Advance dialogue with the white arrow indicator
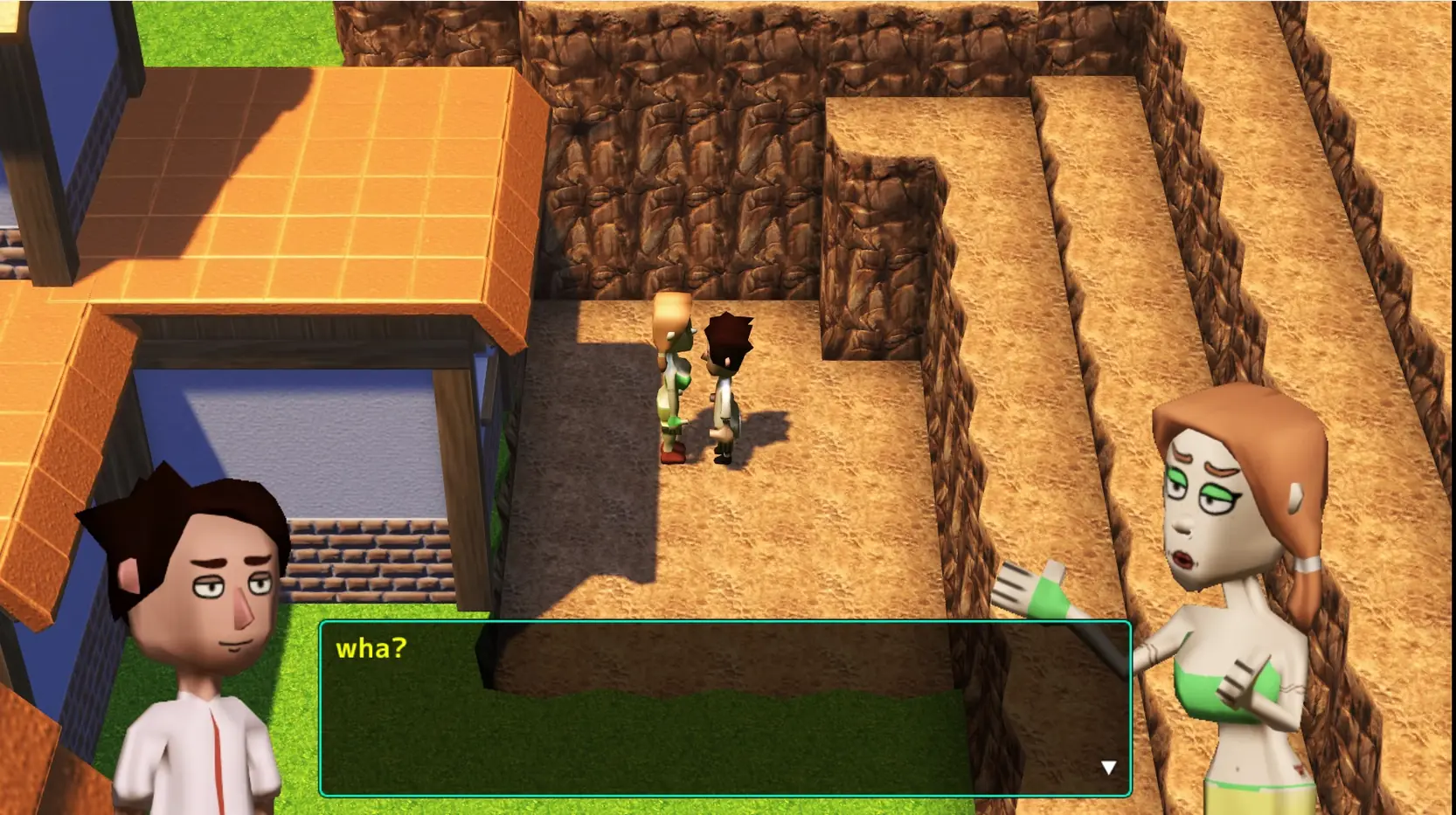The width and height of the screenshot is (1456, 815). click(x=1108, y=768)
